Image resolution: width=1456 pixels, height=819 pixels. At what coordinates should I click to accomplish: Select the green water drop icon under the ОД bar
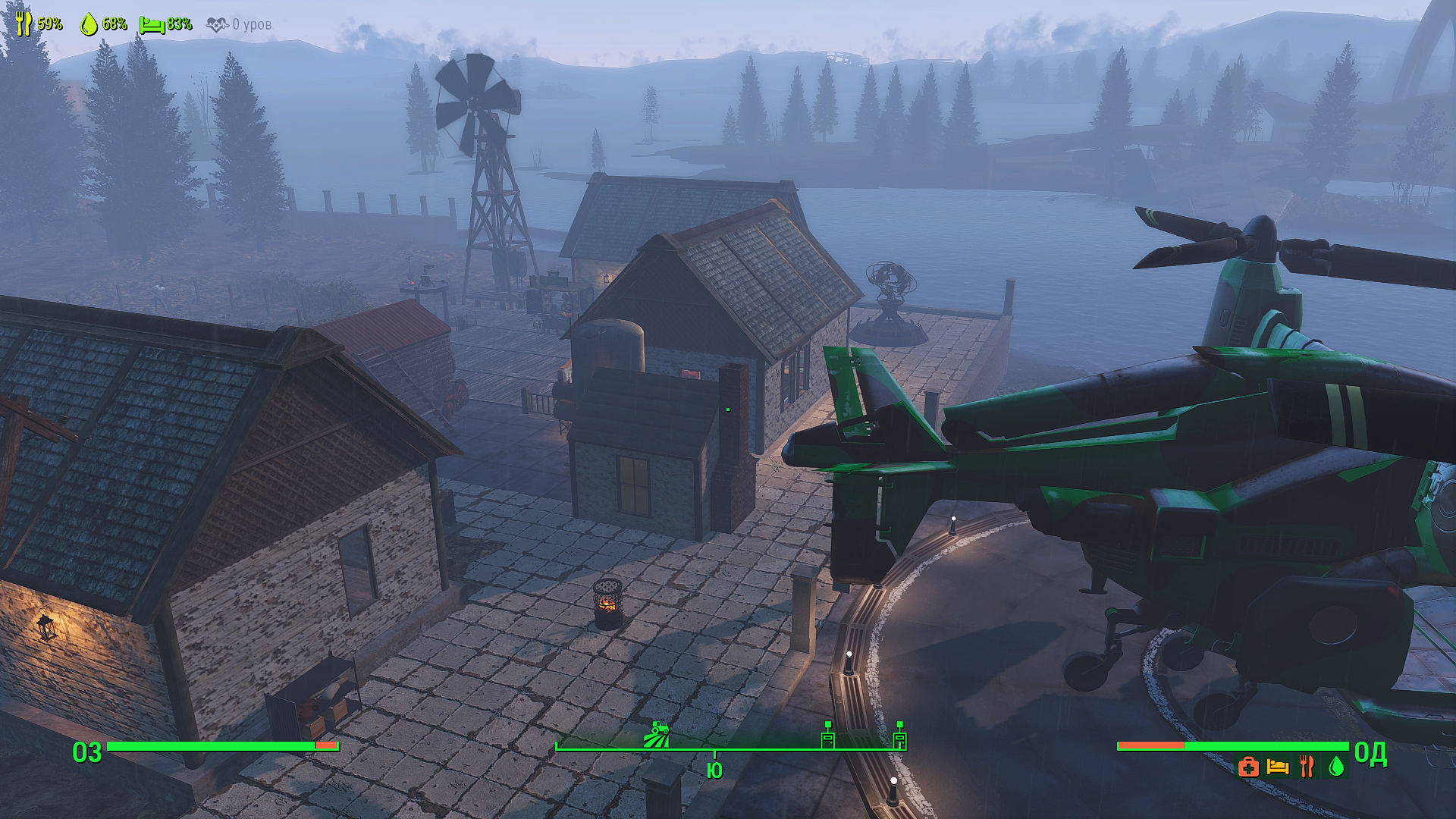tap(1336, 767)
